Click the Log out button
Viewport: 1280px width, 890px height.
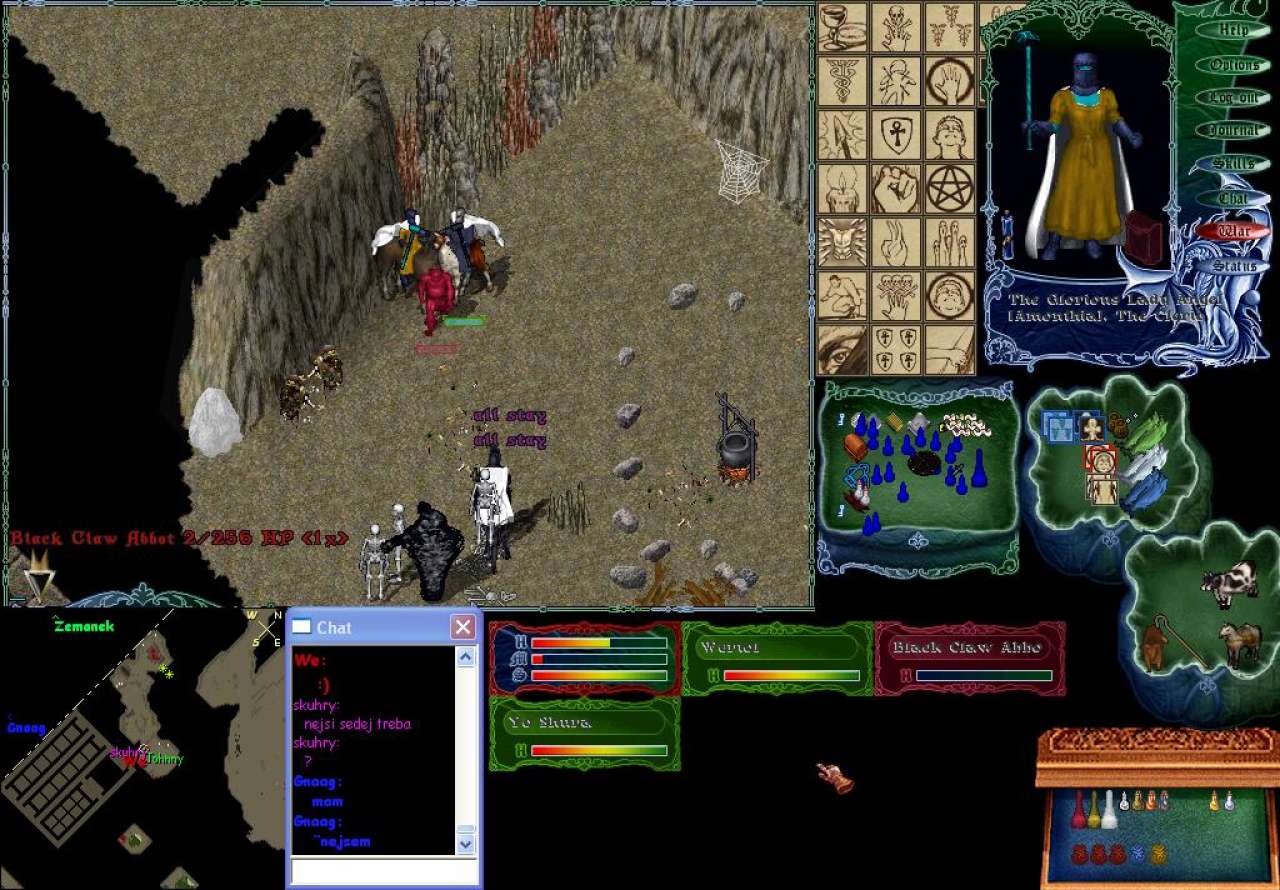(1234, 98)
